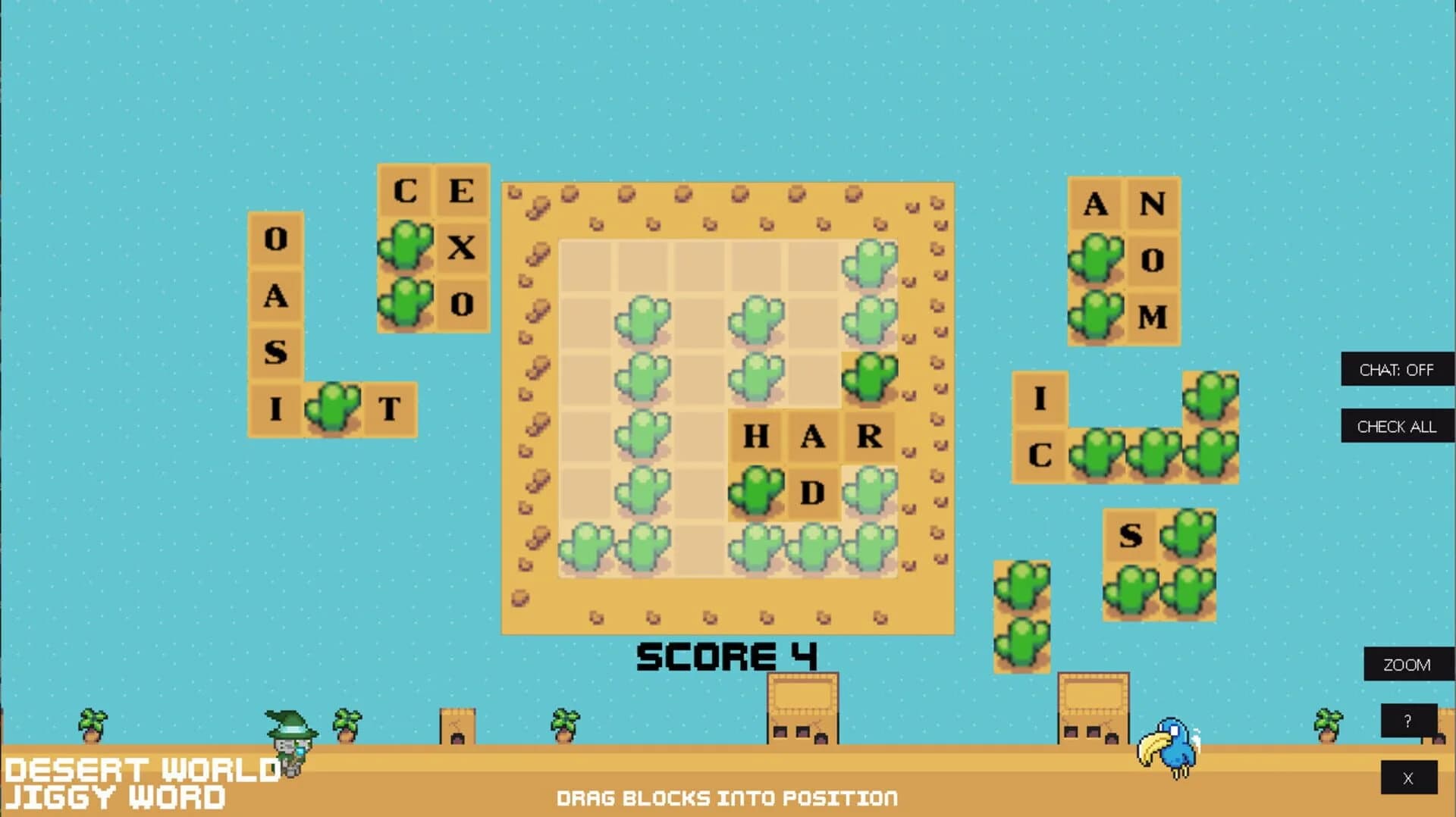Click the H tile in the HAR block

[x=754, y=436]
